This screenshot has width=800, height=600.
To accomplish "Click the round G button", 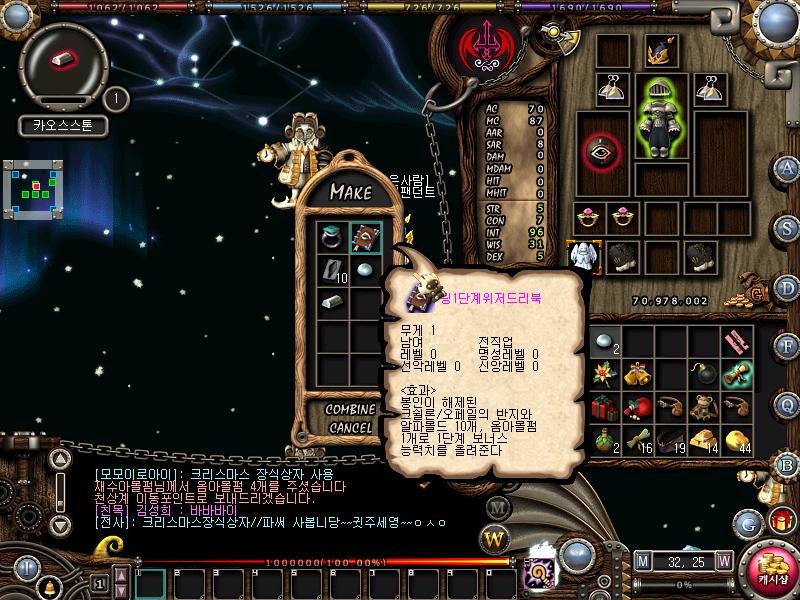I will click(746, 522).
